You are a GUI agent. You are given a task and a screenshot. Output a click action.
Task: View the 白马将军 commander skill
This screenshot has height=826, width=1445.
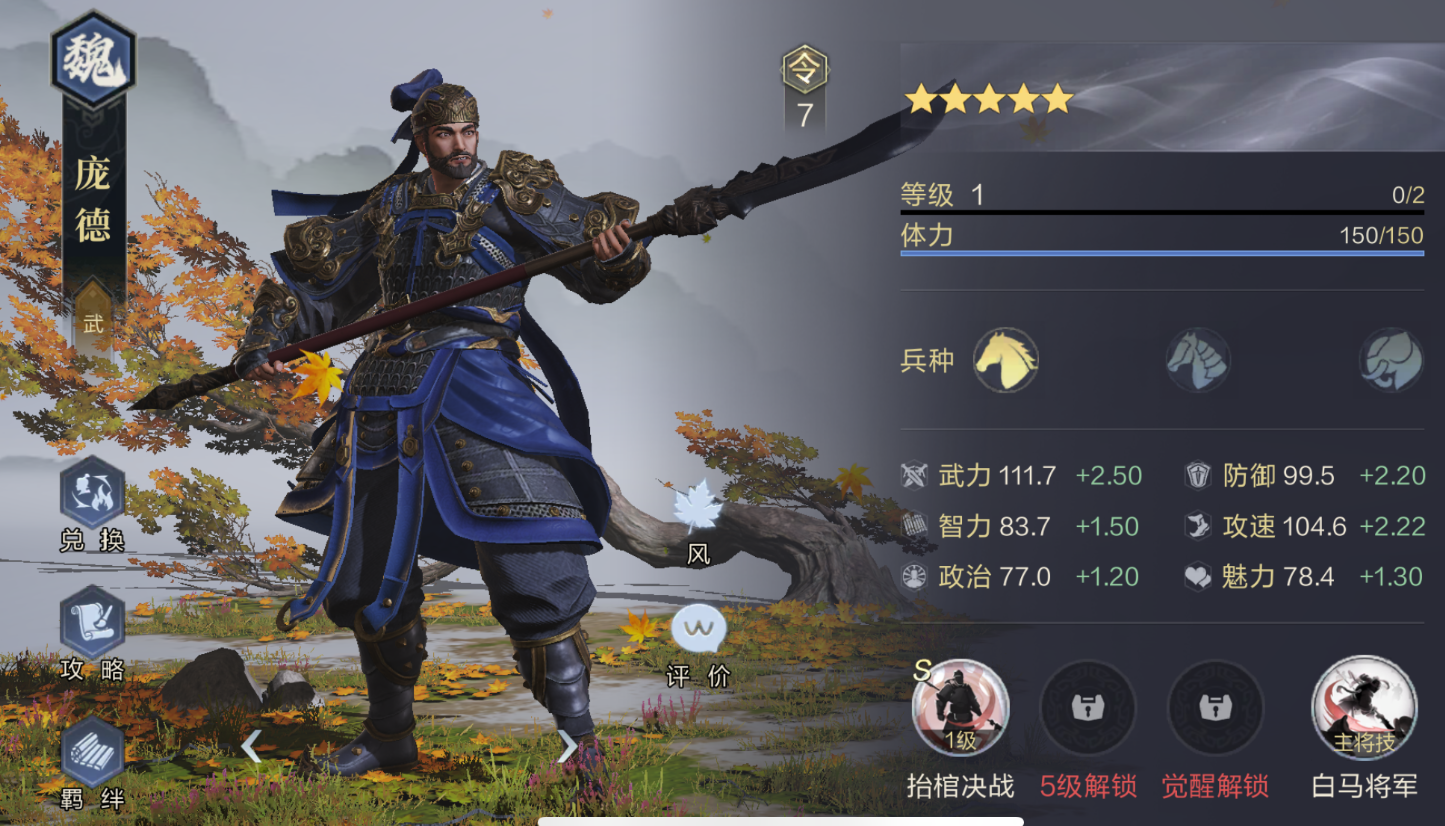(1364, 707)
